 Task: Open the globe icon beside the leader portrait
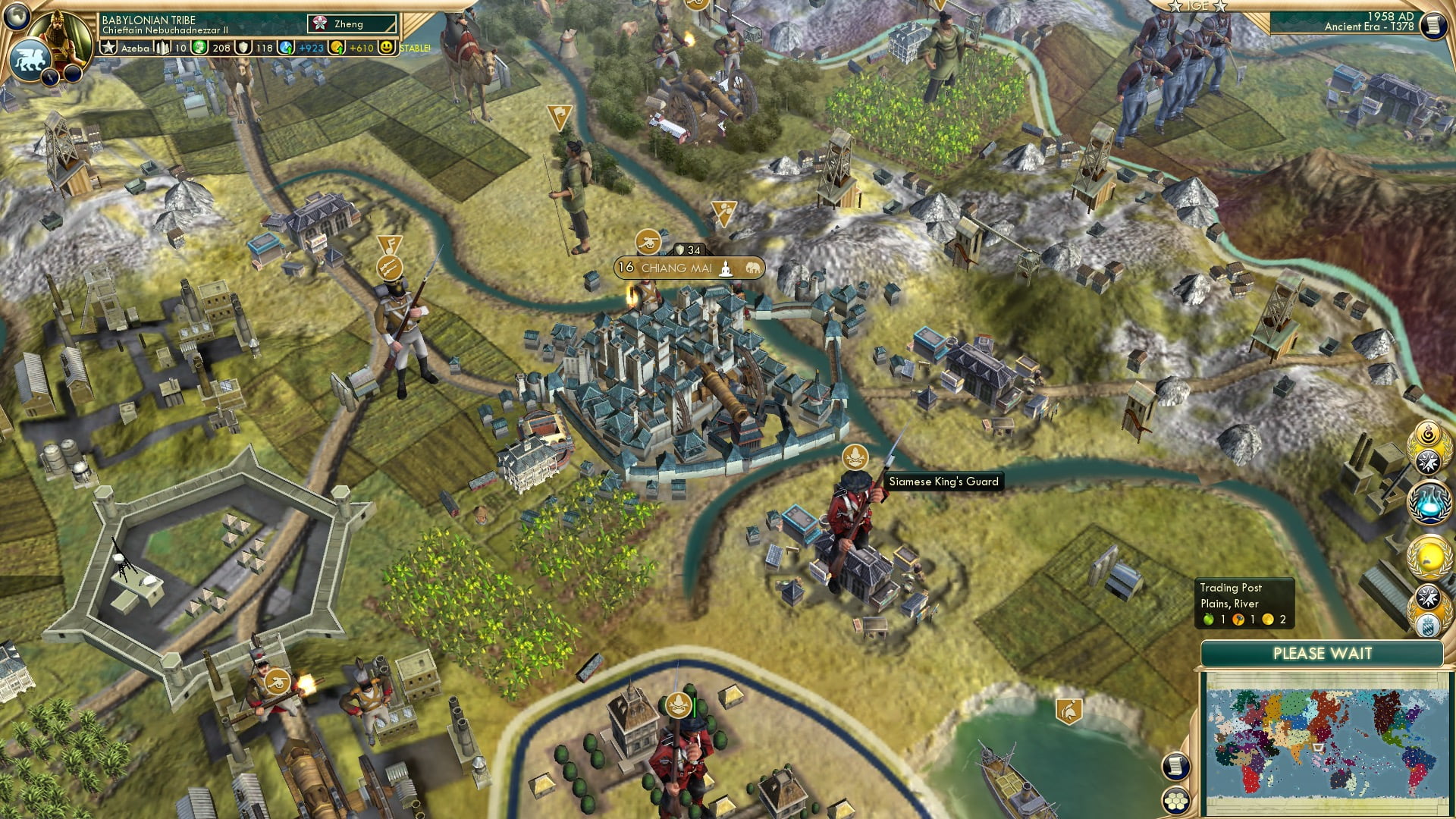click(x=17, y=15)
